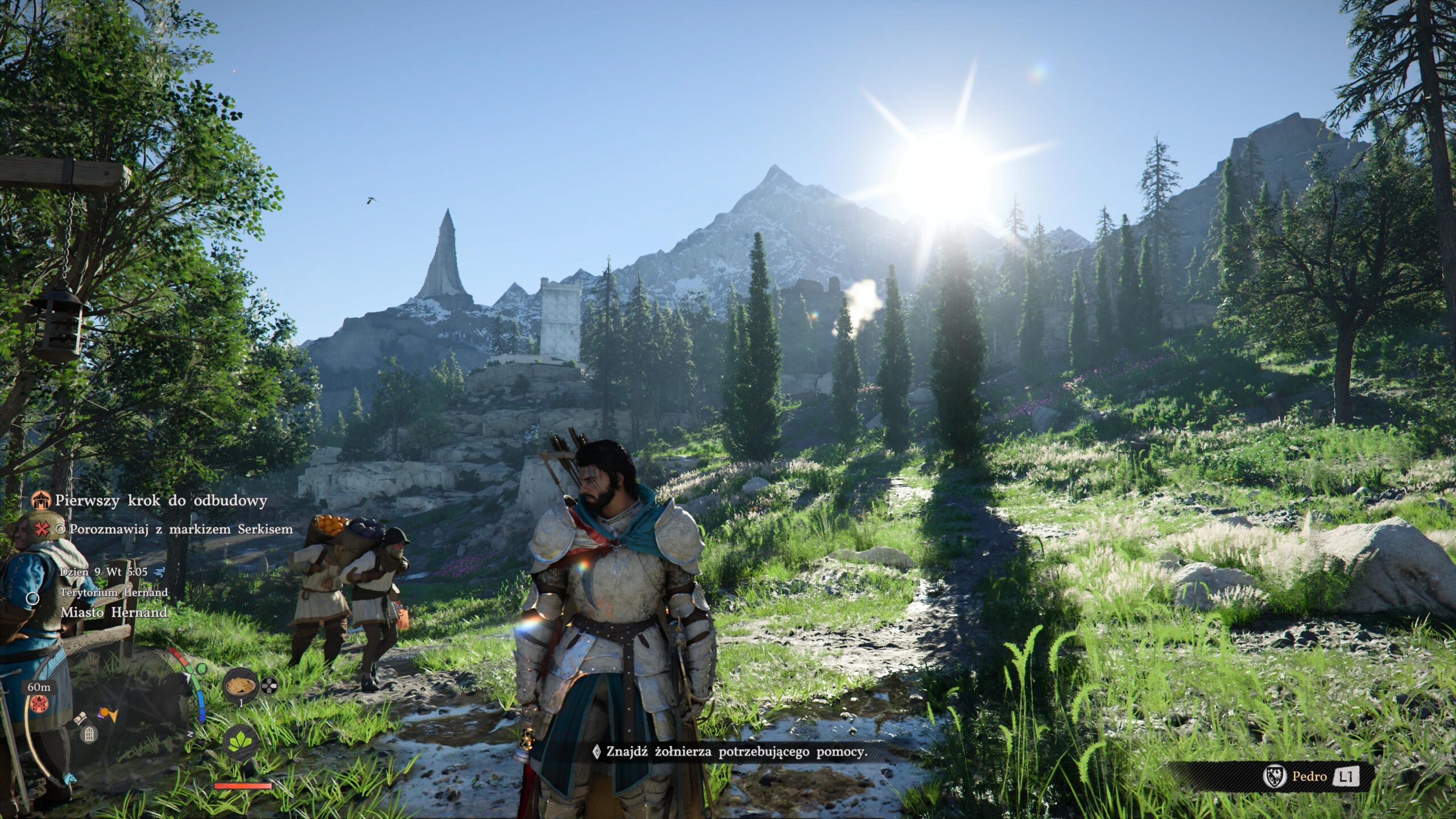Viewport: 1456px width, 819px height.
Task: Click the "Miasto Hernand" location label
Action: 114,613
